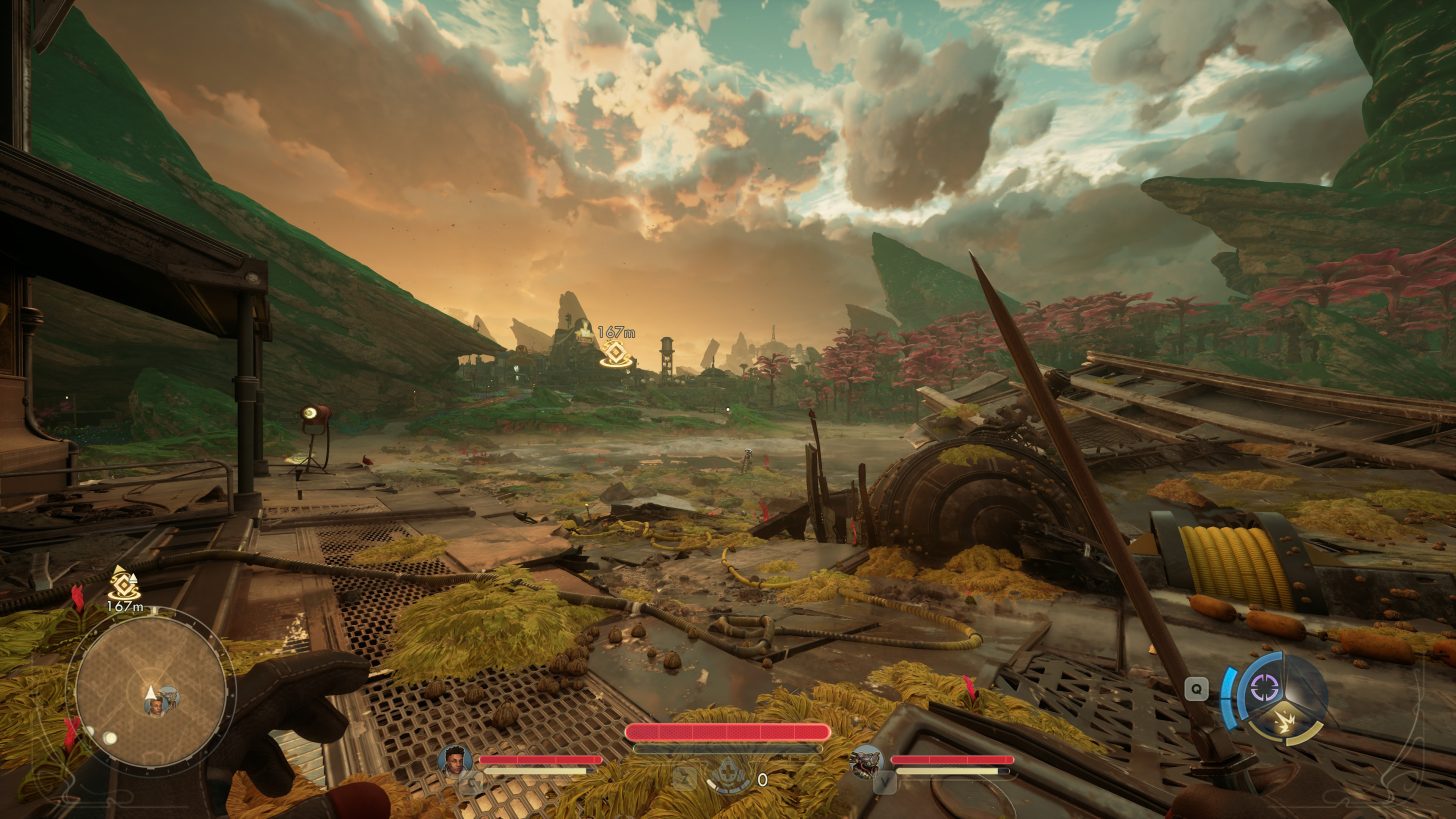This screenshot has height=819, width=1456.
Task: Click the quest waypoint on the horizon
Action: 615,353
